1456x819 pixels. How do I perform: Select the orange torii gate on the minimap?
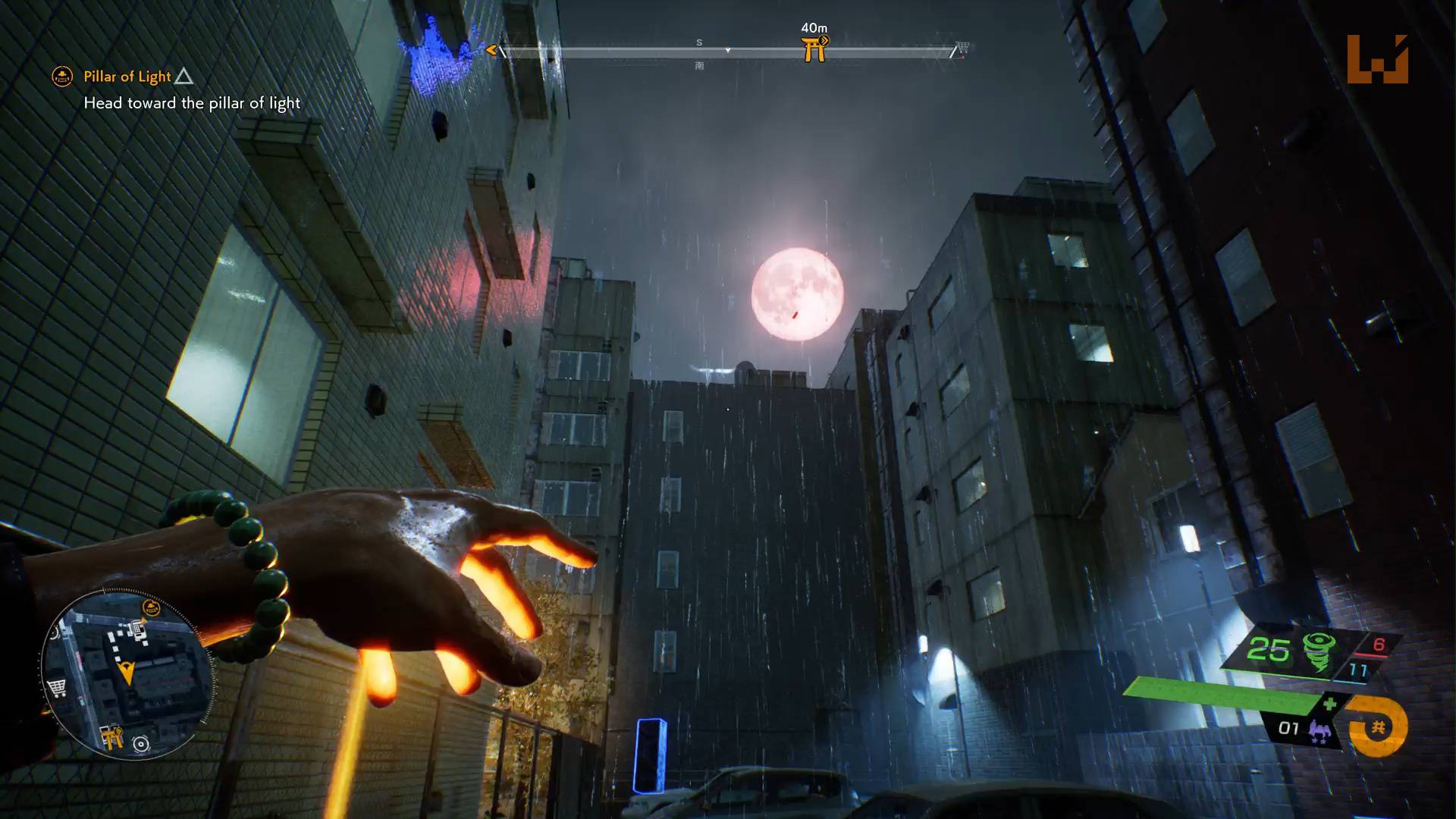coord(112,736)
